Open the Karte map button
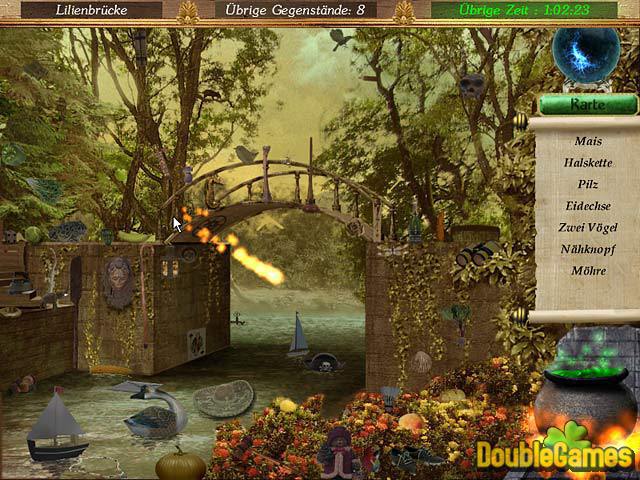Viewport: 640px width, 480px height. pos(588,104)
